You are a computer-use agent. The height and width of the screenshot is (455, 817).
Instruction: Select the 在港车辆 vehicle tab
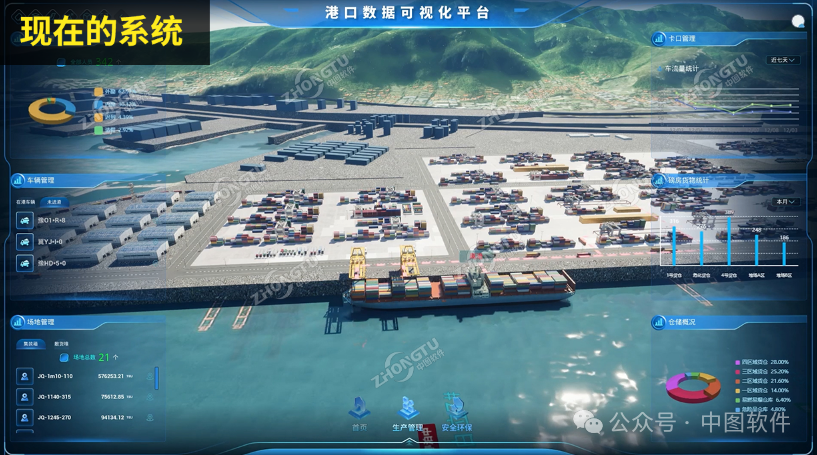pyautogui.click(x=25, y=202)
